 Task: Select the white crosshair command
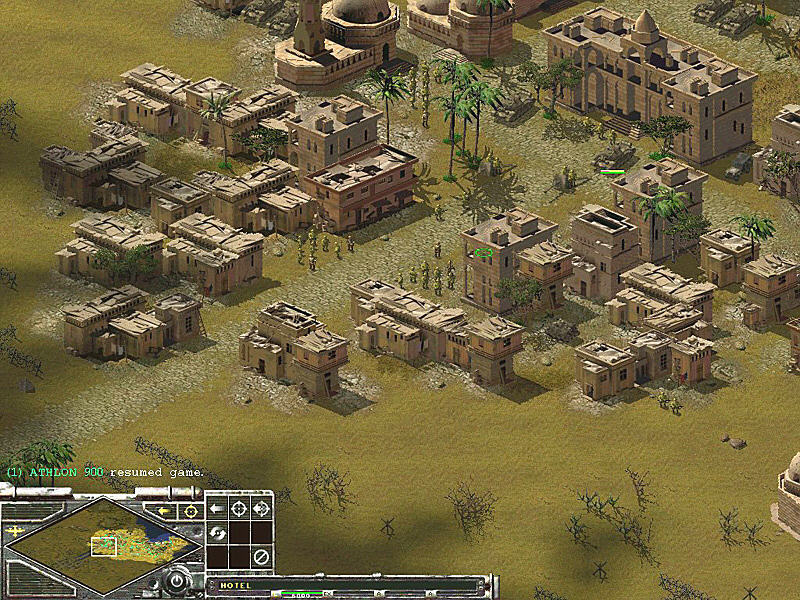[239, 508]
